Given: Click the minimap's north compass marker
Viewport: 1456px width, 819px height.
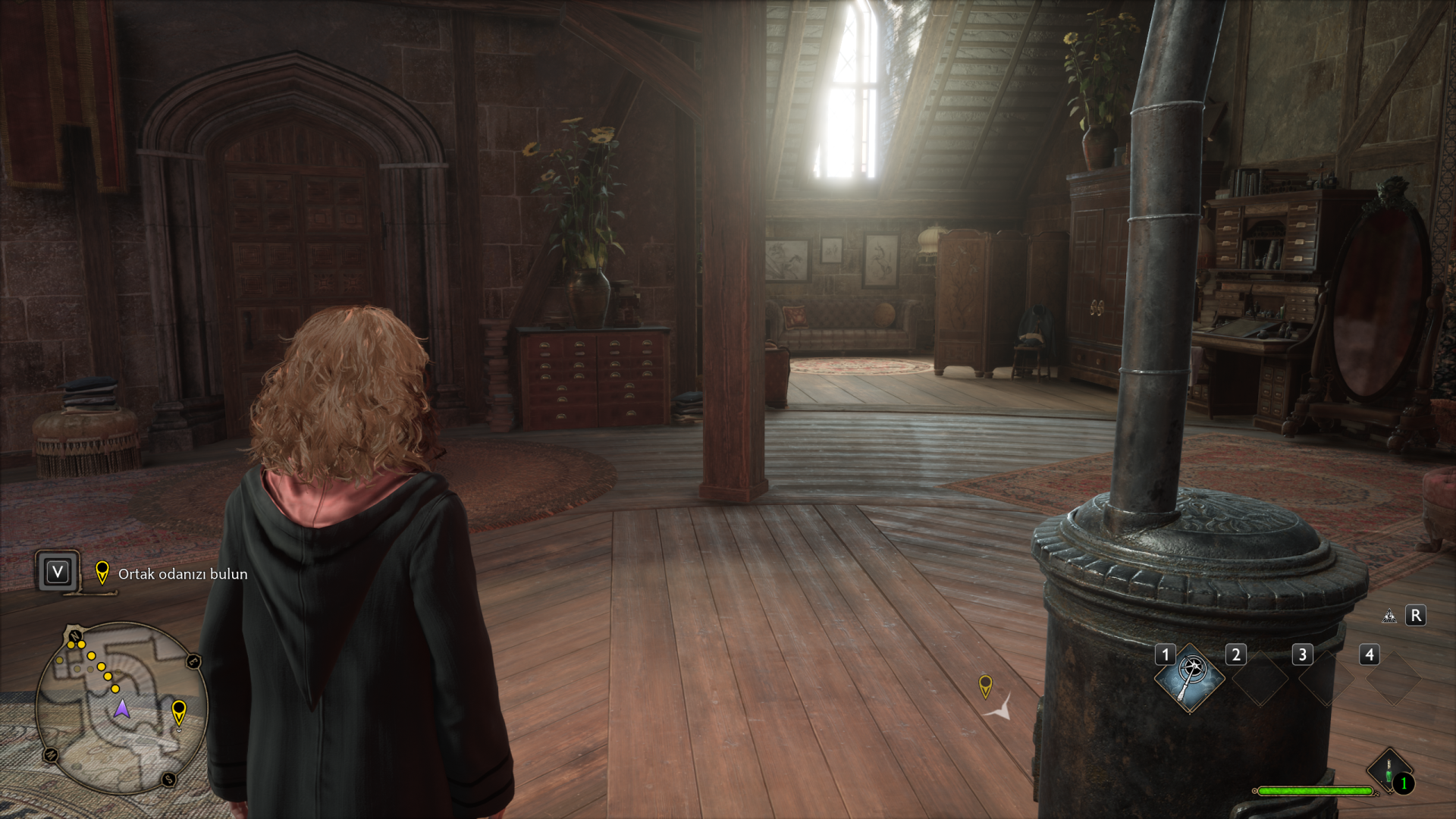Looking at the screenshot, I should [x=74, y=635].
